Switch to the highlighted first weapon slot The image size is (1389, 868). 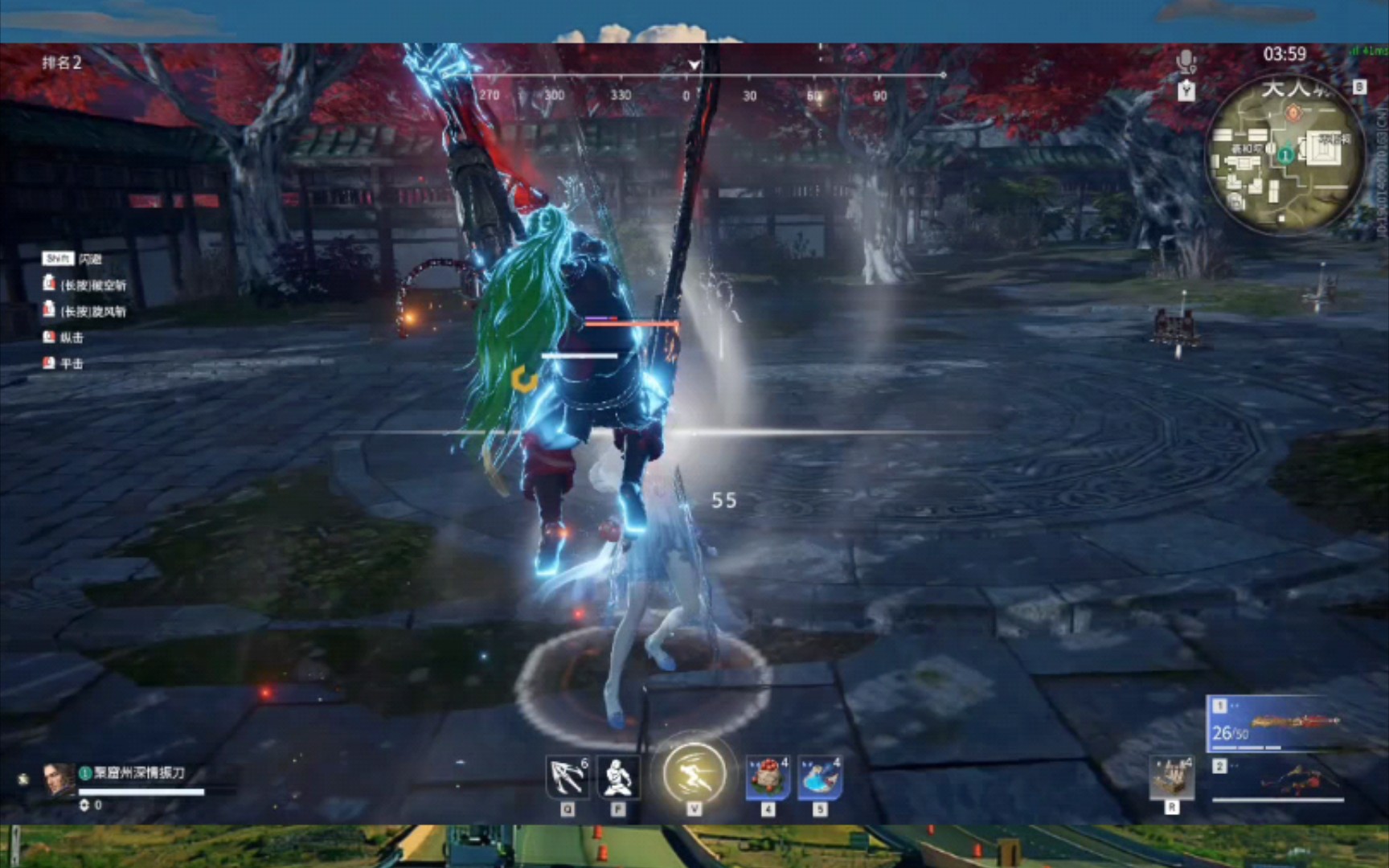(1276, 724)
